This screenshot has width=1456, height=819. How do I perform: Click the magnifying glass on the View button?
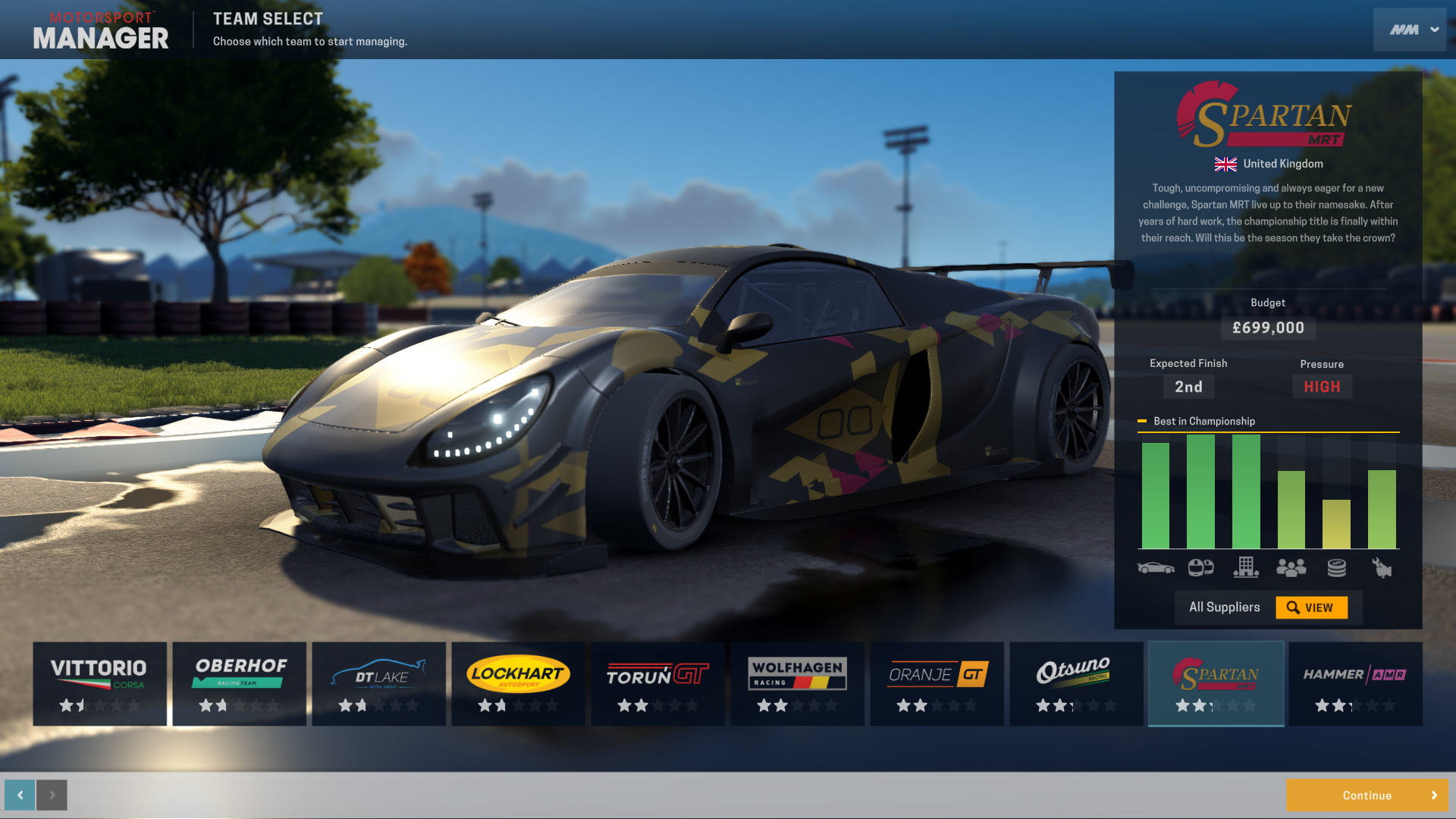(1294, 607)
